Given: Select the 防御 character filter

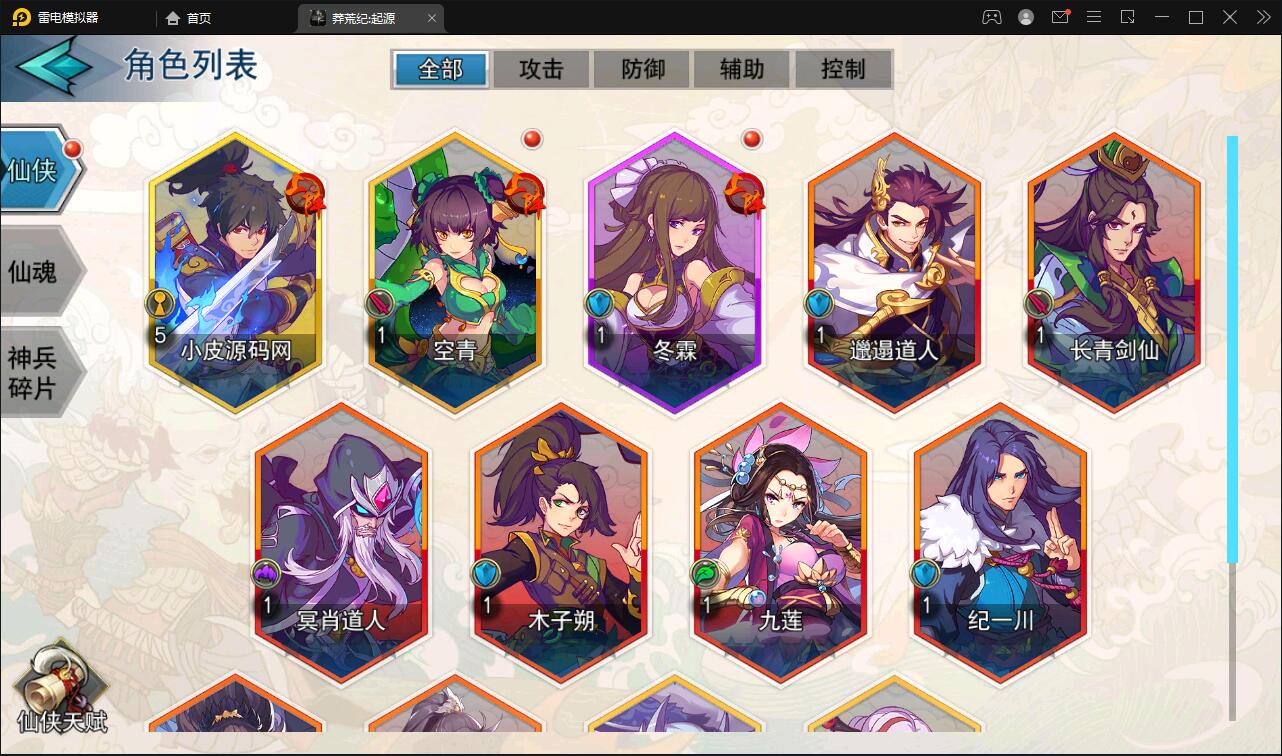Looking at the screenshot, I should point(641,69).
